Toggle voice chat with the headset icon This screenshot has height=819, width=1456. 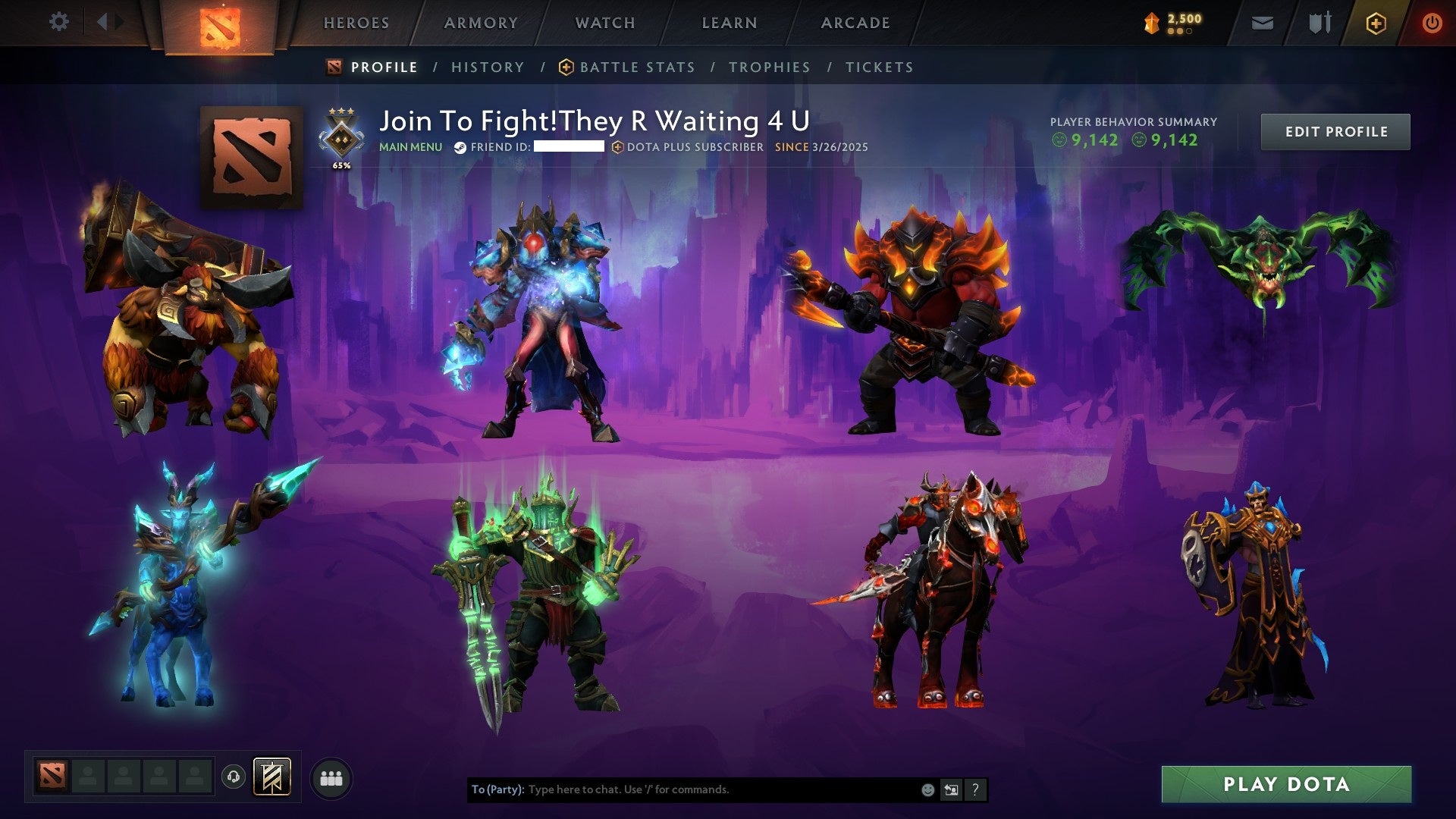coord(233,775)
